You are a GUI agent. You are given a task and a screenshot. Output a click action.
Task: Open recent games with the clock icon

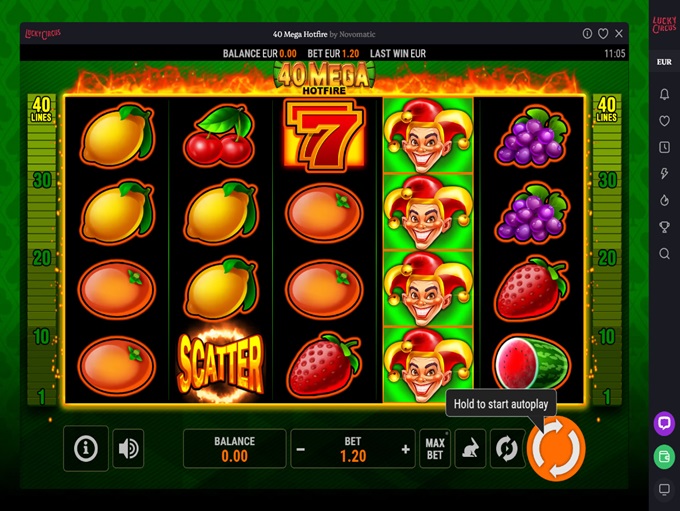pyautogui.click(x=664, y=147)
